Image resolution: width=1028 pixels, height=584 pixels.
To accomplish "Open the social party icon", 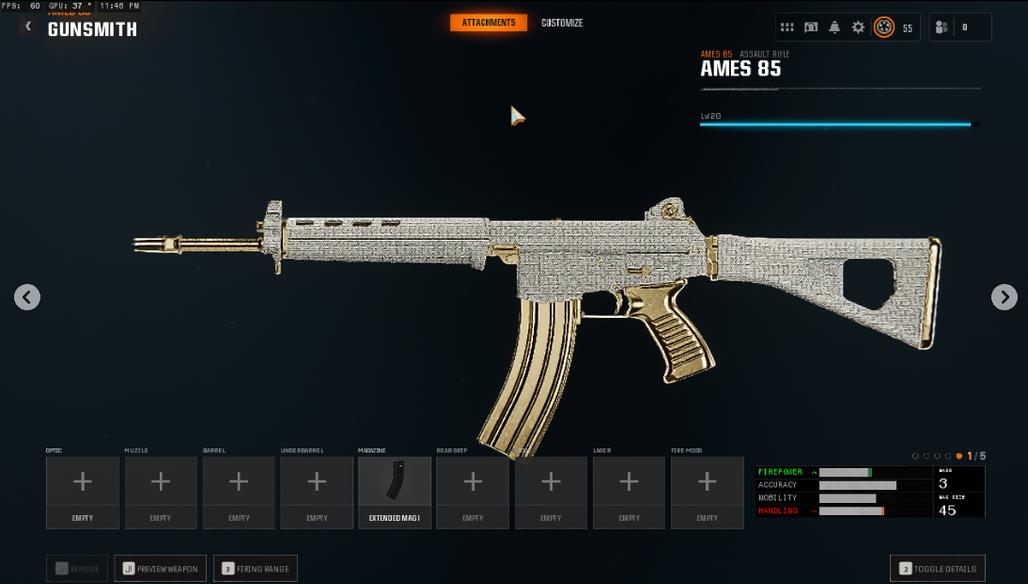I will (x=941, y=28).
